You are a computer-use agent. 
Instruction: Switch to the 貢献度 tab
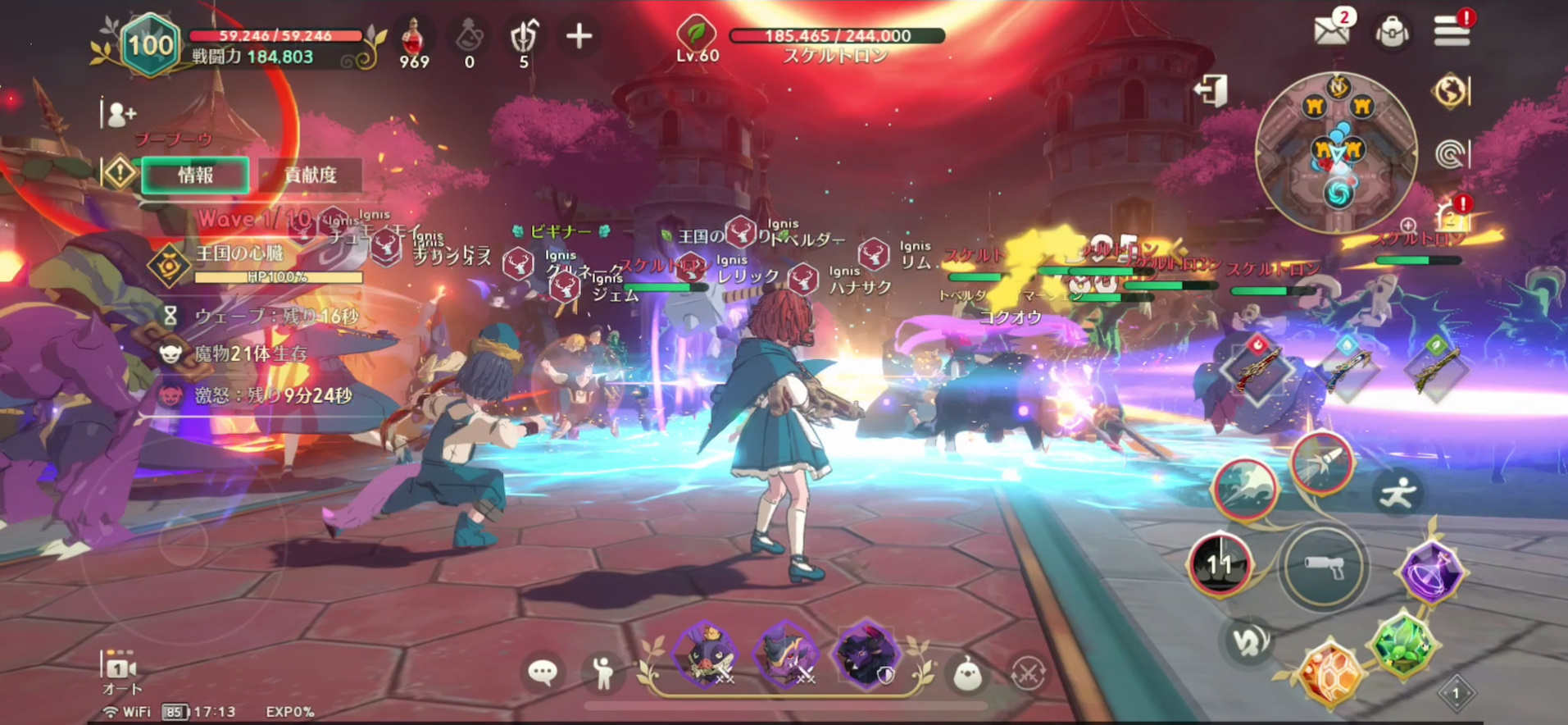(x=311, y=175)
